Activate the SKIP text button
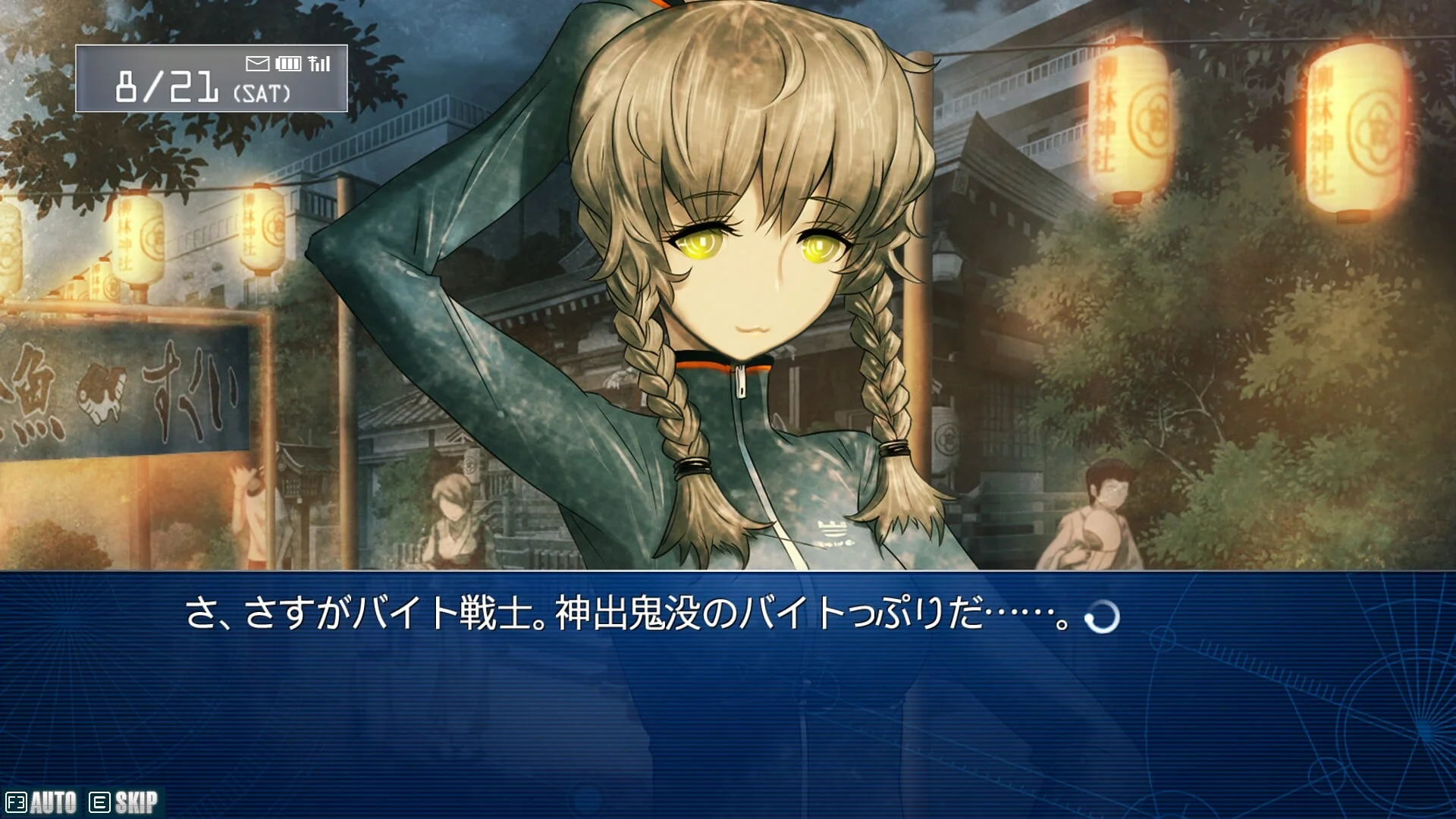 coord(124,802)
